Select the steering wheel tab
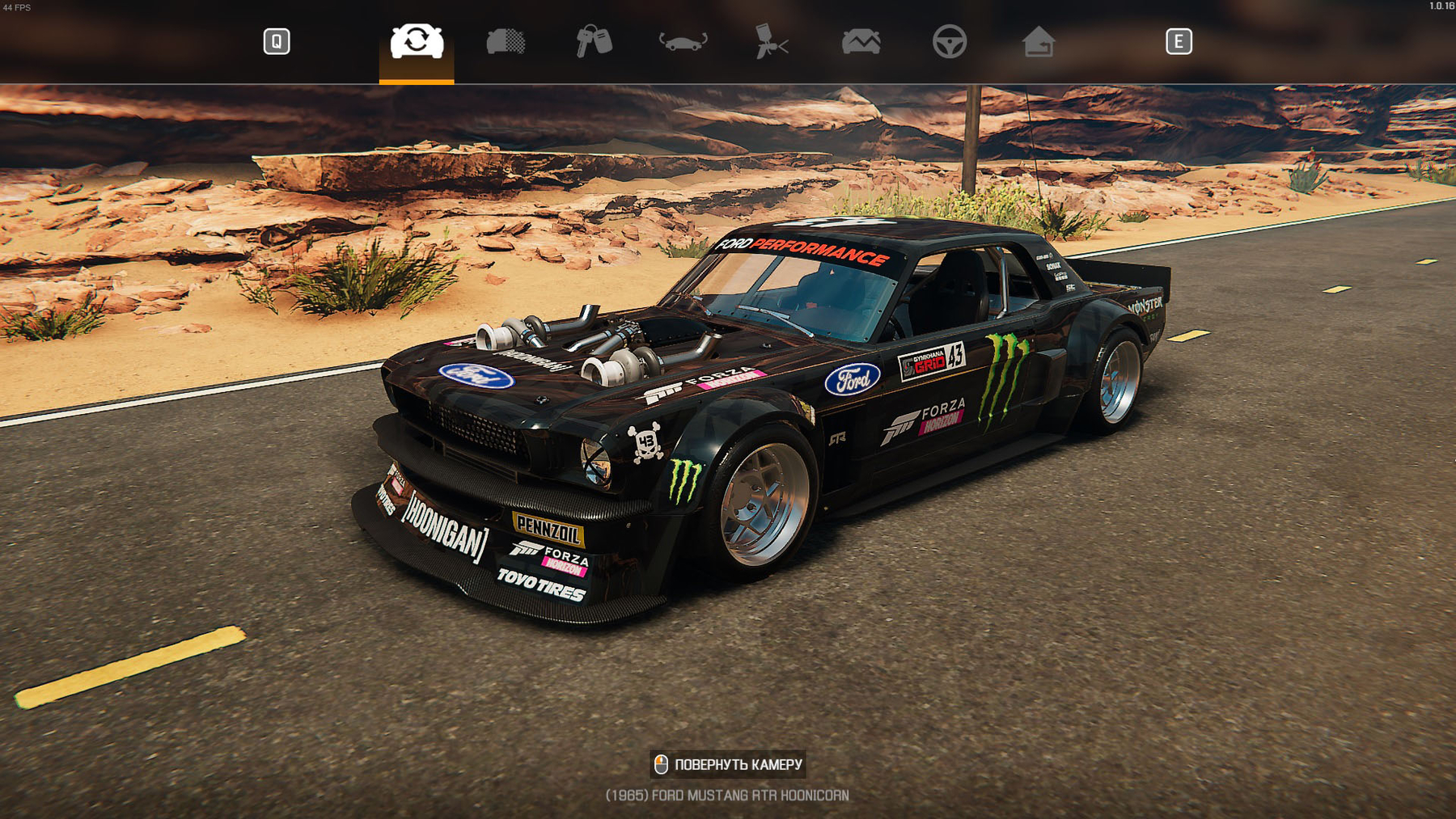 tap(949, 41)
